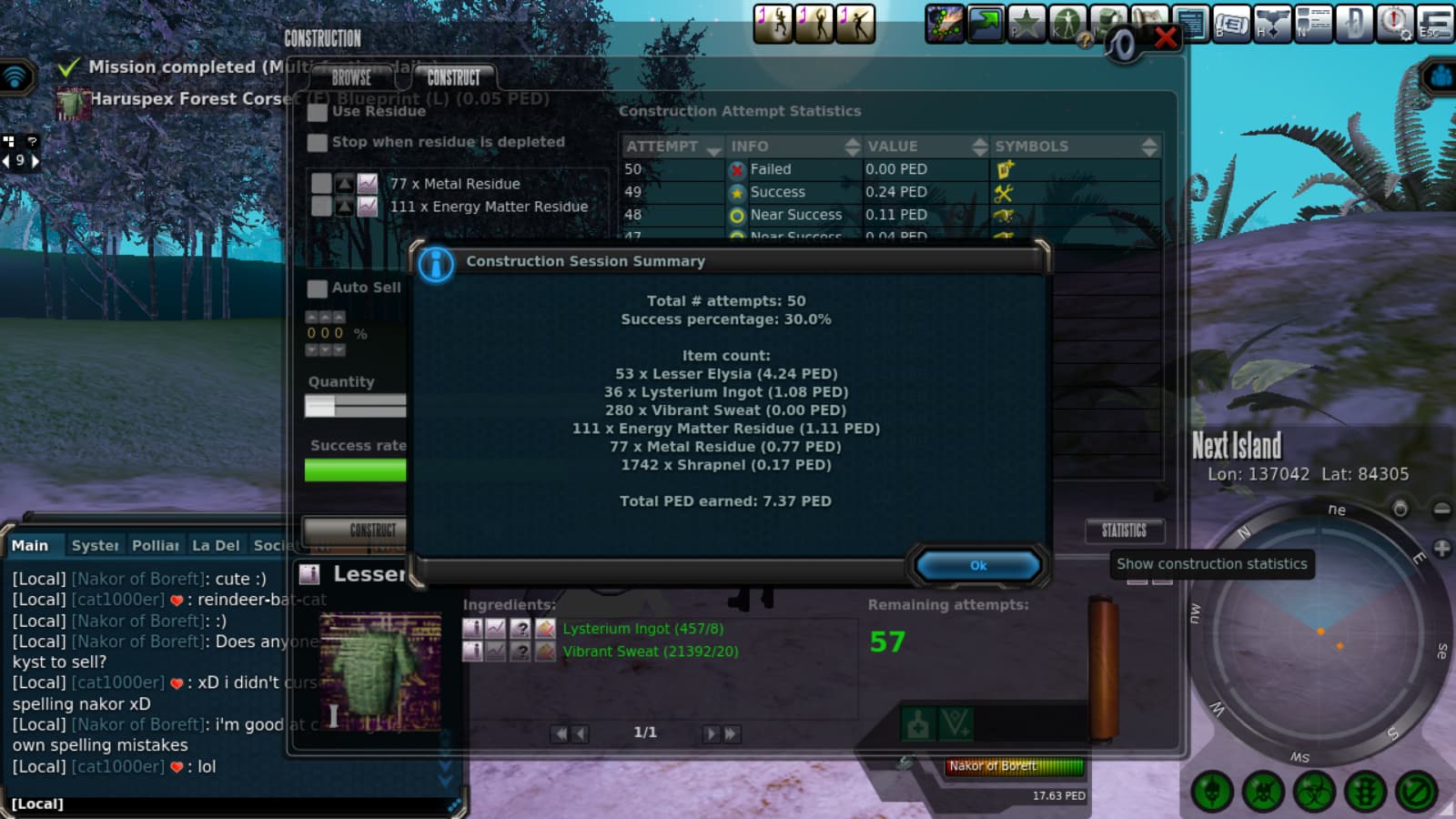Image resolution: width=1456 pixels, height=819 pixels.
Task: Switch to the Browse tab
Action: point(351,77)
